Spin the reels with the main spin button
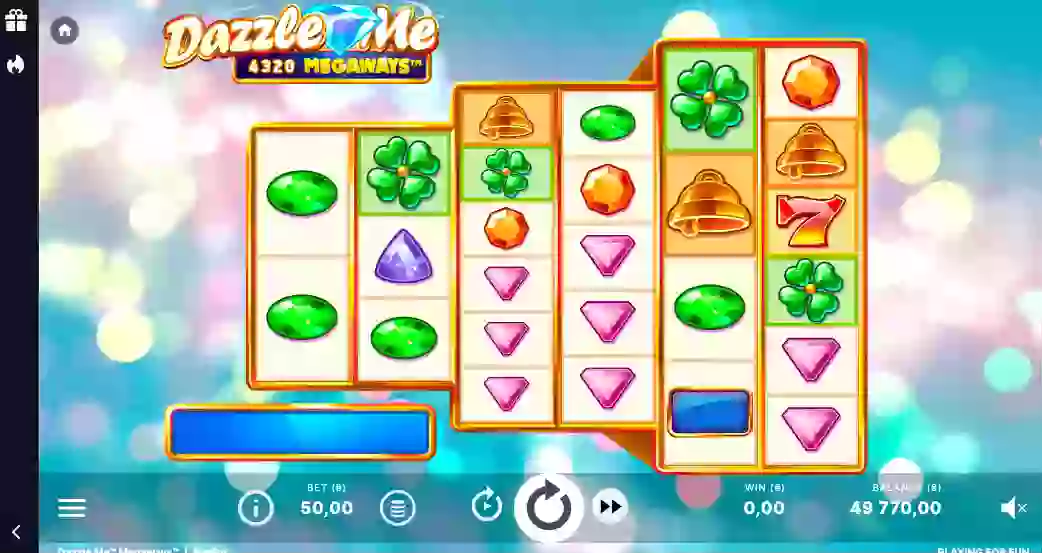The image size is (1042, 553). tap(548, 508)
